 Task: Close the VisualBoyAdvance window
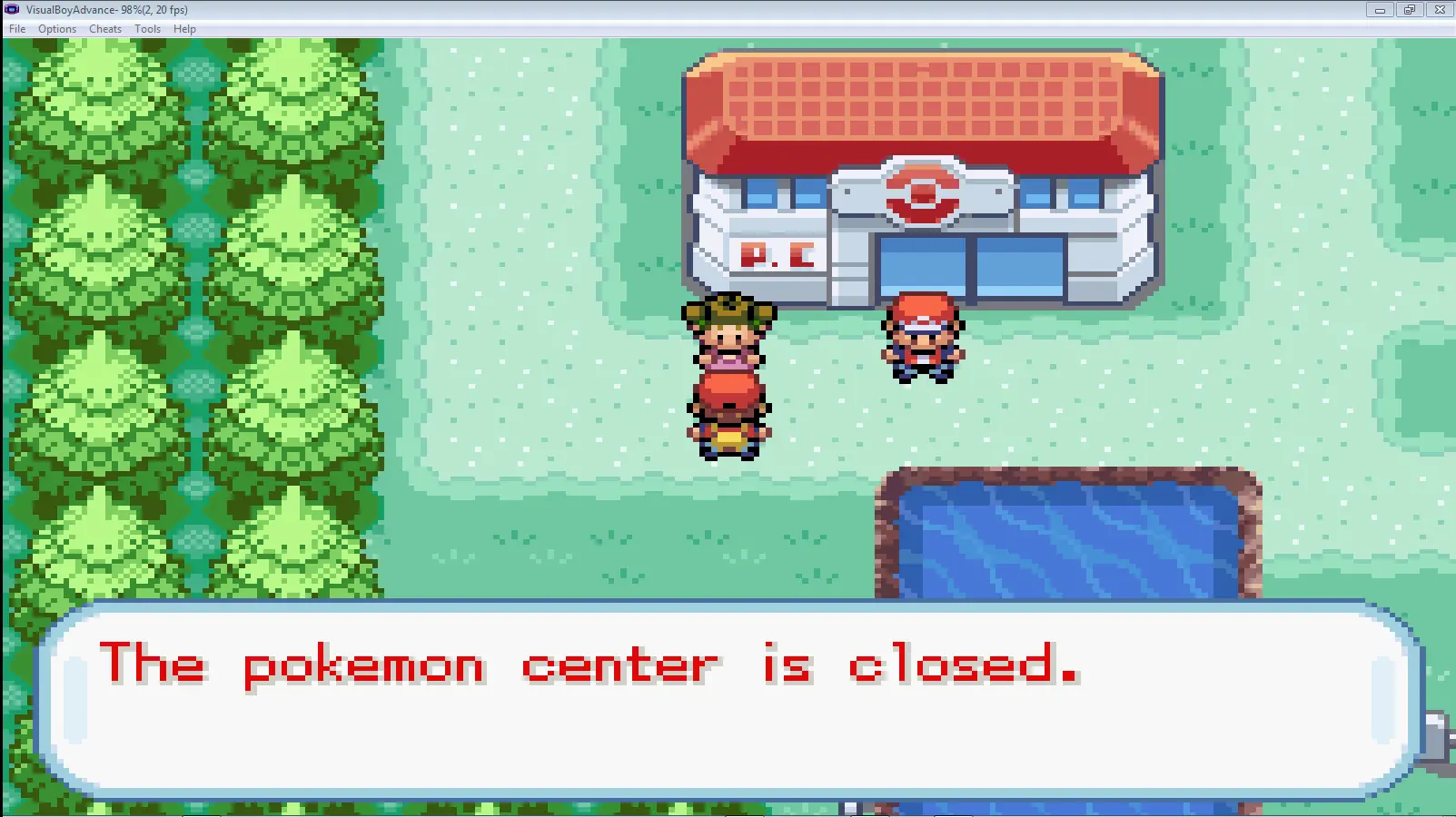click(1440, 10)
